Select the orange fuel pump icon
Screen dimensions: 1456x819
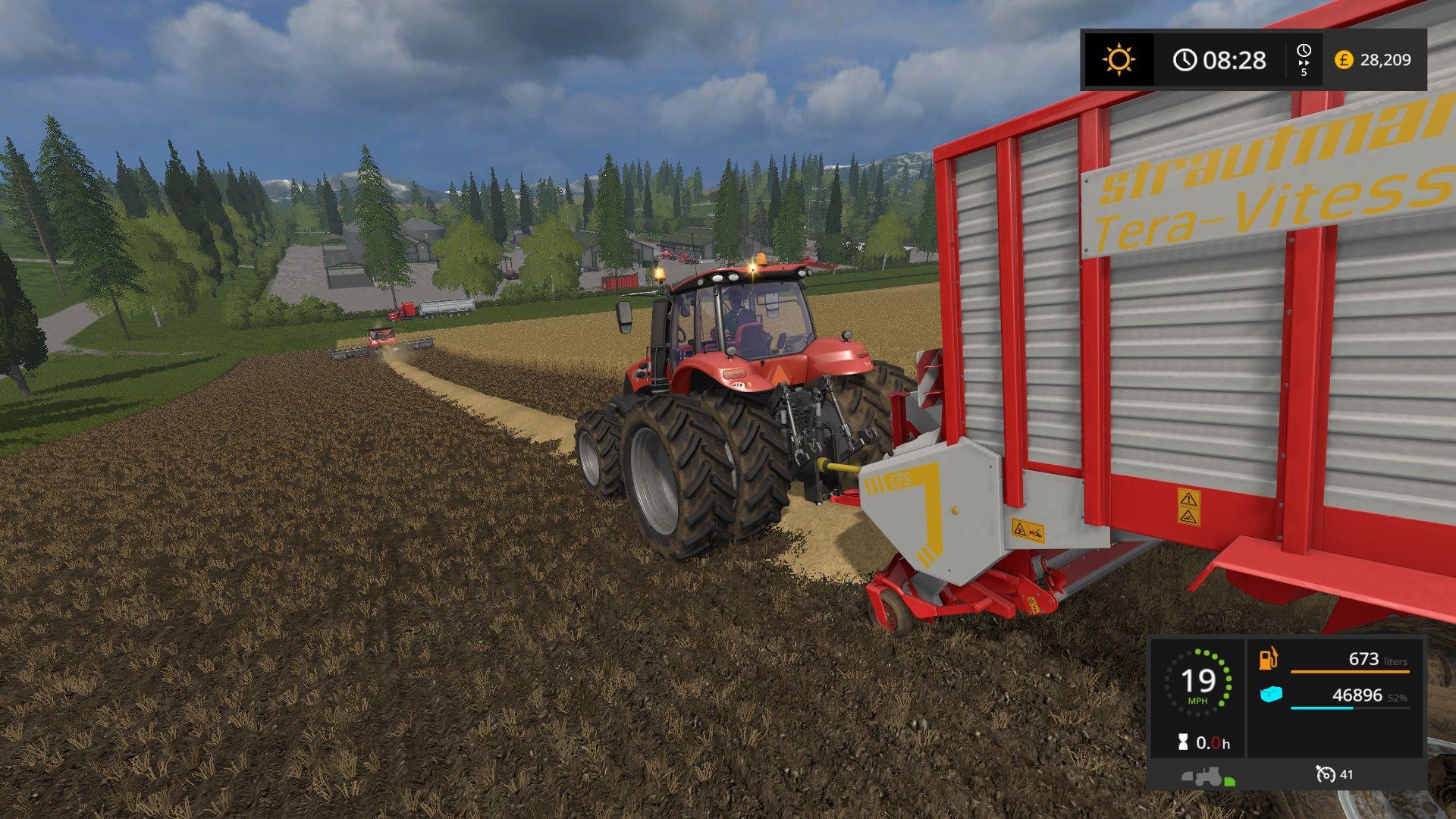tap(1268, 658)
